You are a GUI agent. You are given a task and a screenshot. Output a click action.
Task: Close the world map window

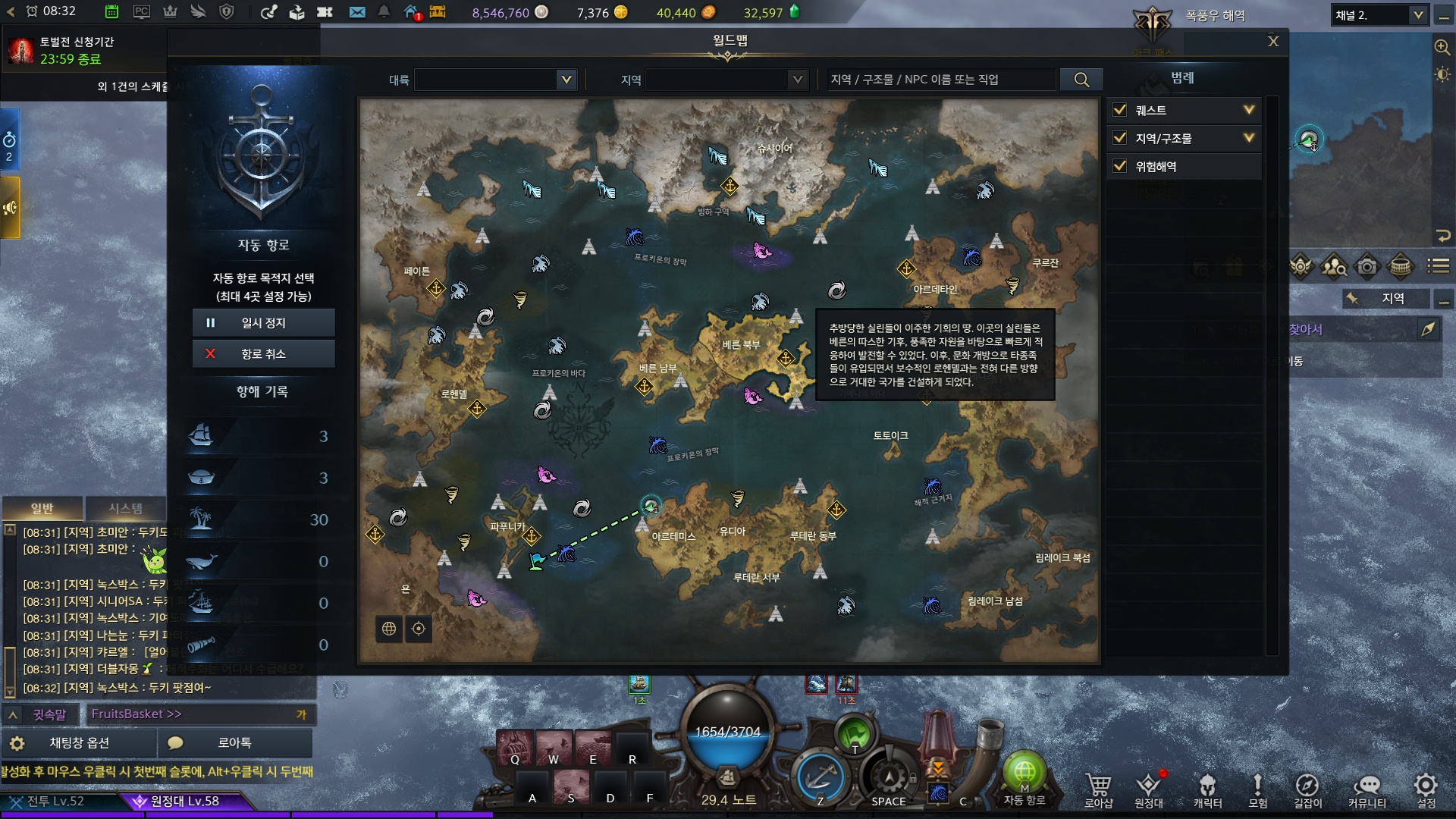point(1273,42)
